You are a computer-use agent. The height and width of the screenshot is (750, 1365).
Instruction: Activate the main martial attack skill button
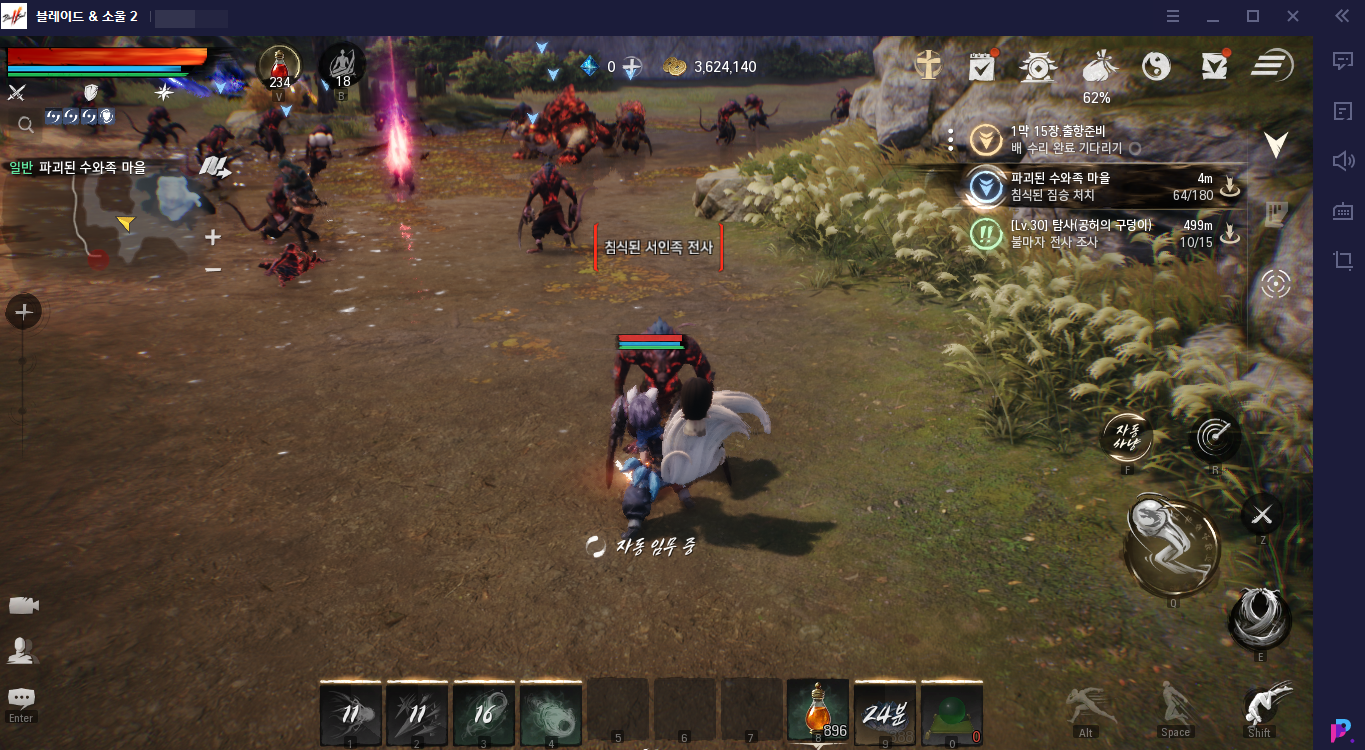(x=1172, y=545)
